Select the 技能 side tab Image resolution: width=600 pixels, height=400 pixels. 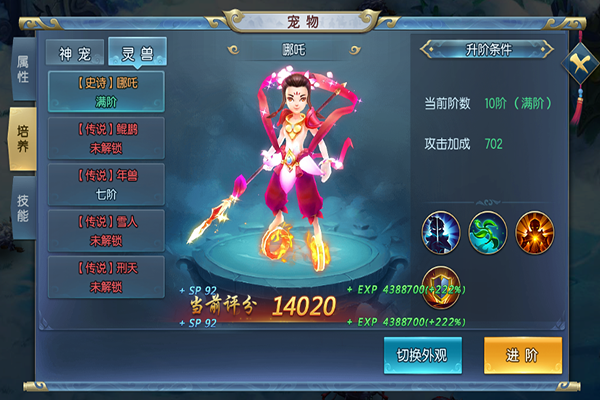(x=22, y=207)
